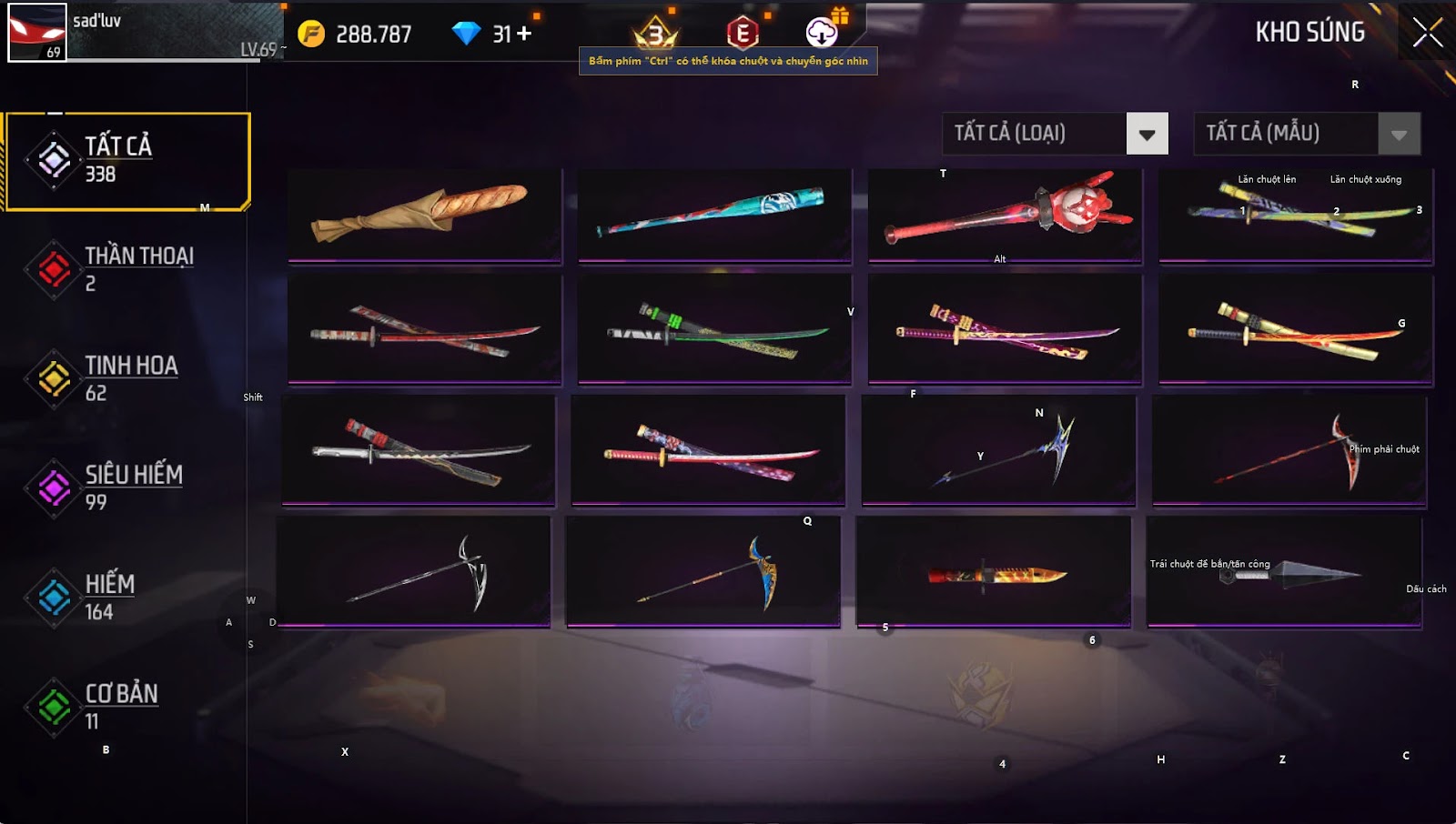Screen dimensions: 1456x824
Task: Open the cloud download gift icon
Action: pyautogui.click(x=822, y=33)
